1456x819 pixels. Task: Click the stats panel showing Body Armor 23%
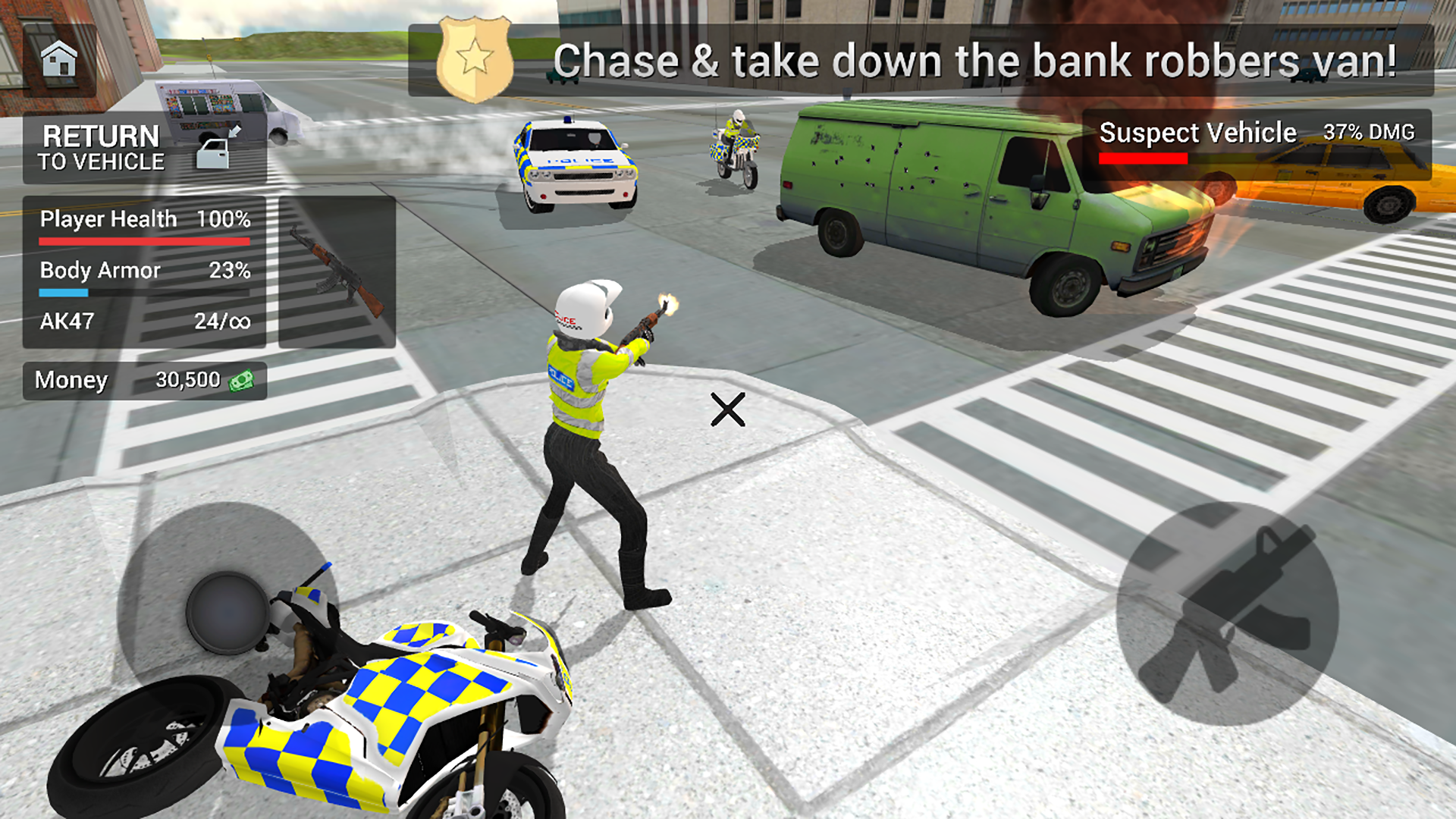coord(144,271)
